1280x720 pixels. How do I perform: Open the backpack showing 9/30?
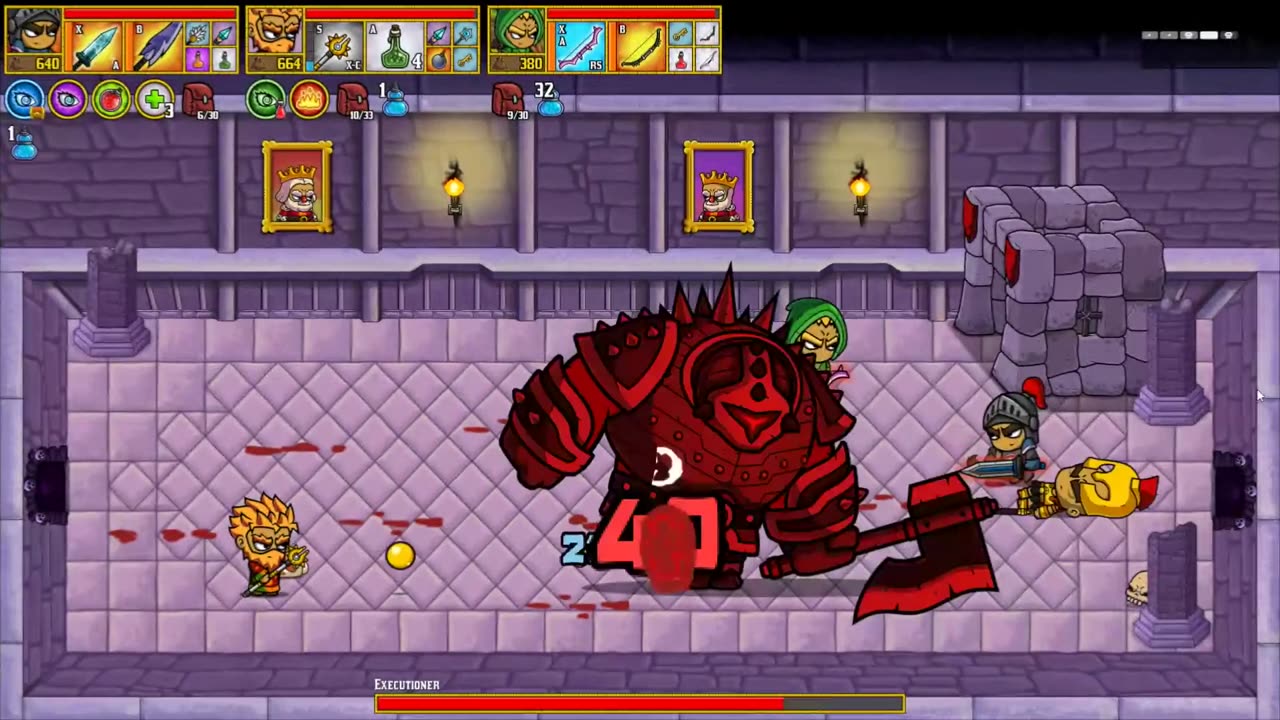click(x=508, y=99)
